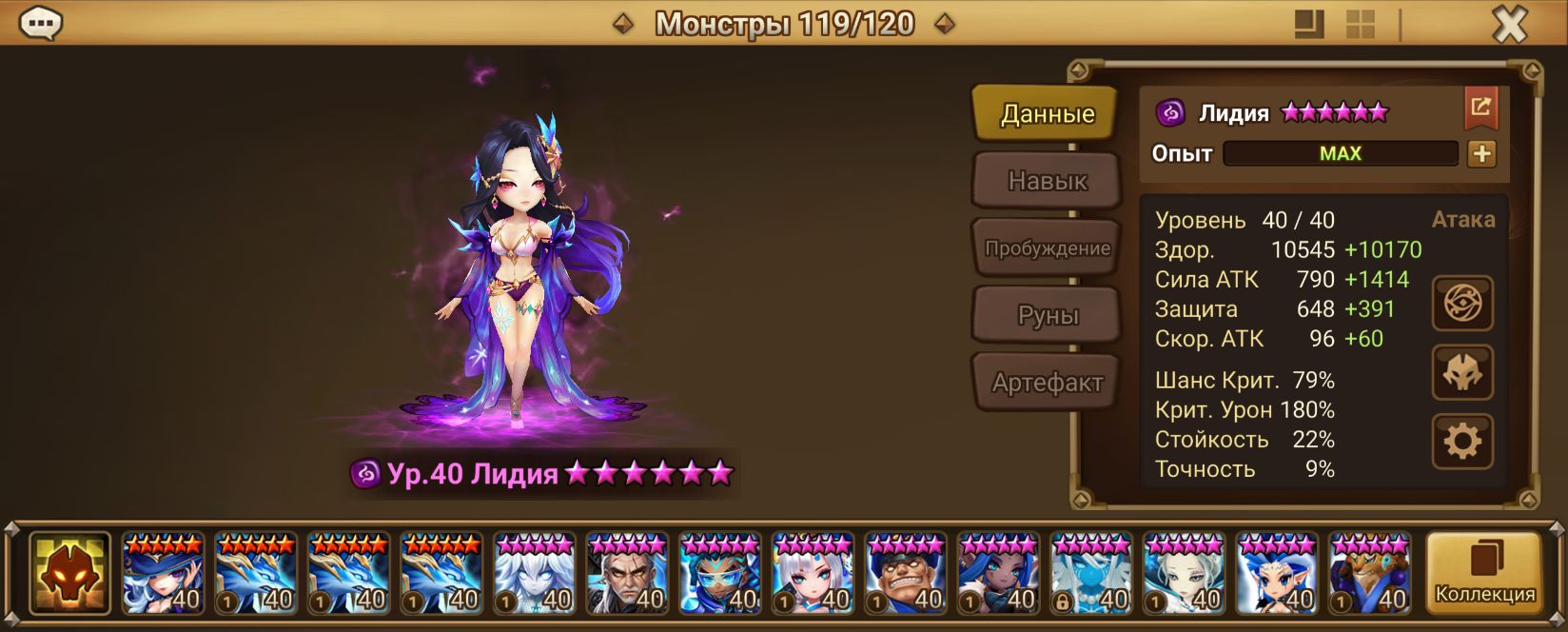Tap the plus button next to Опыт
The image size is (1568, 632).
[1481, 154]
